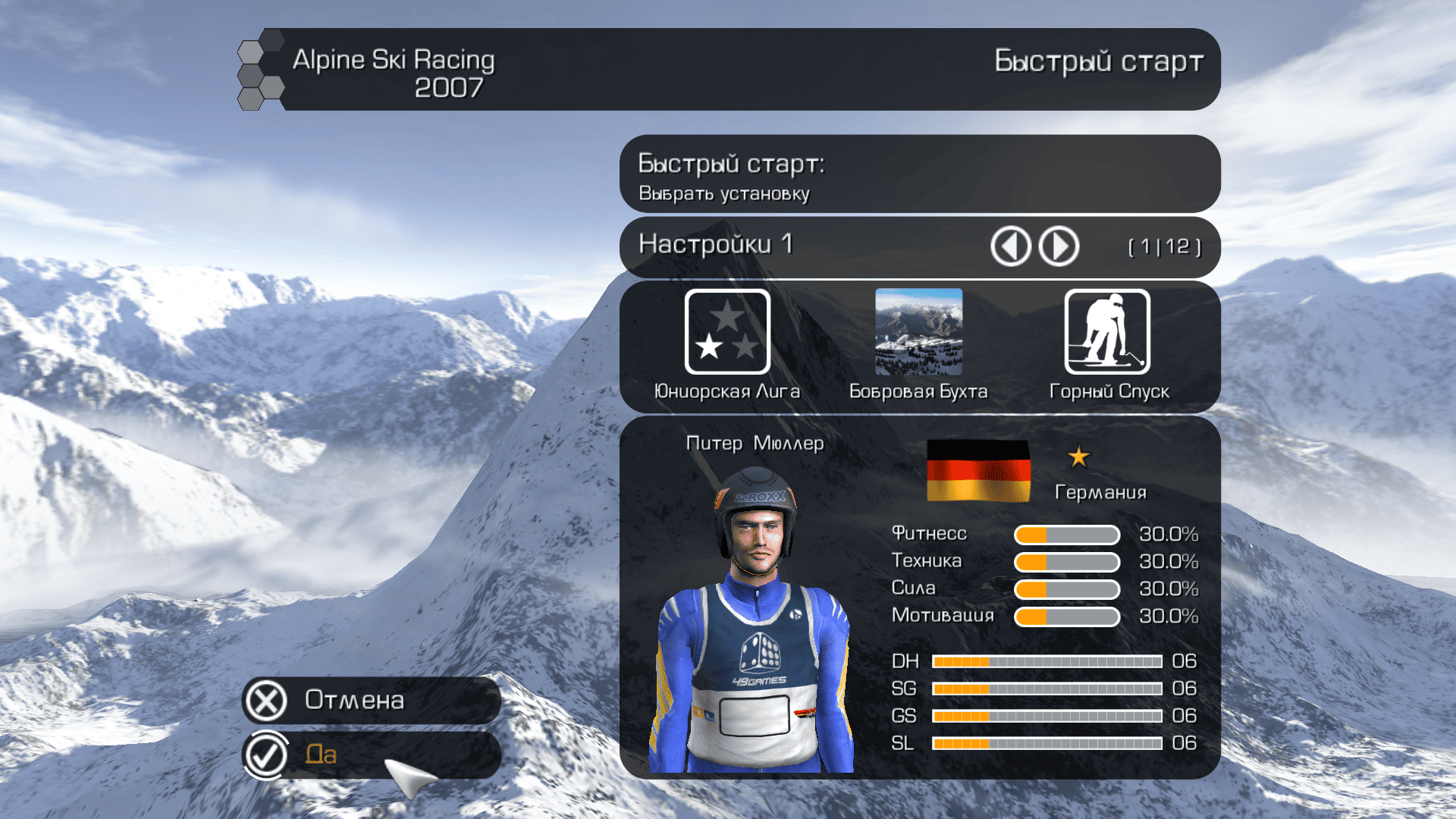Advance to next setup with right arrow
Image resolution: width=1456 pixels, height=819 pixels.
pos(1059,246)
